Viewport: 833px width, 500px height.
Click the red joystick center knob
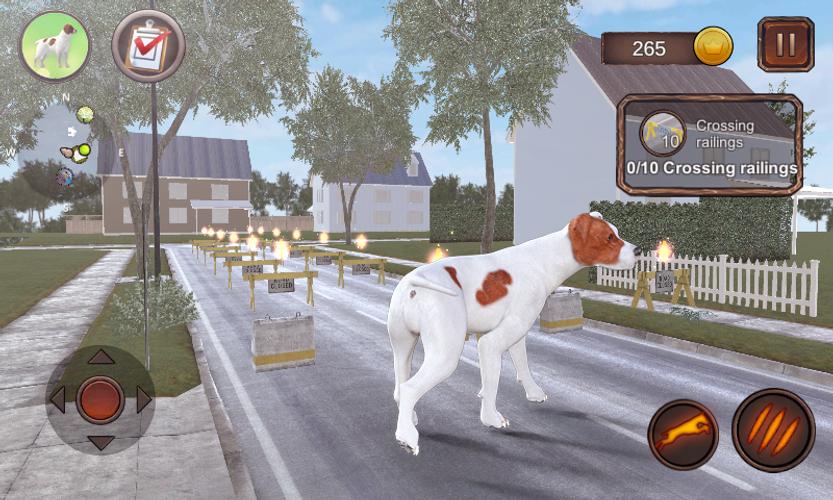click(x=100, y=400)
